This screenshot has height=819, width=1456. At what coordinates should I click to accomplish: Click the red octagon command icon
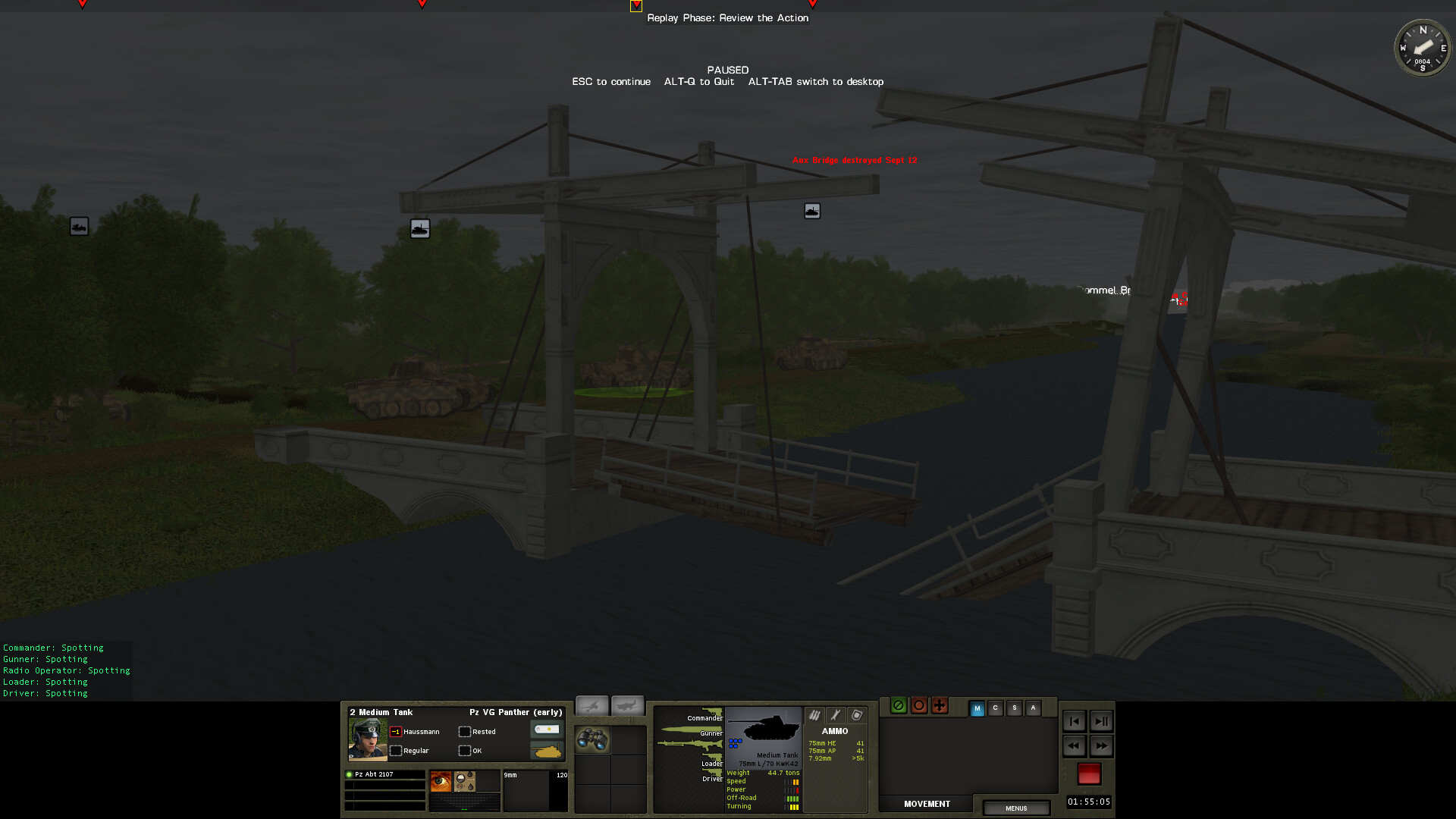pyautogui.click(x=918, y=705)
